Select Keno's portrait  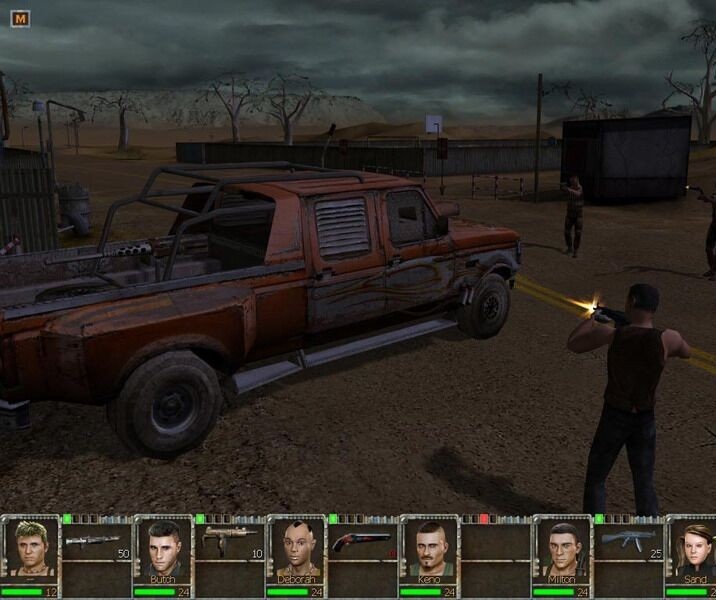point(428,548)
